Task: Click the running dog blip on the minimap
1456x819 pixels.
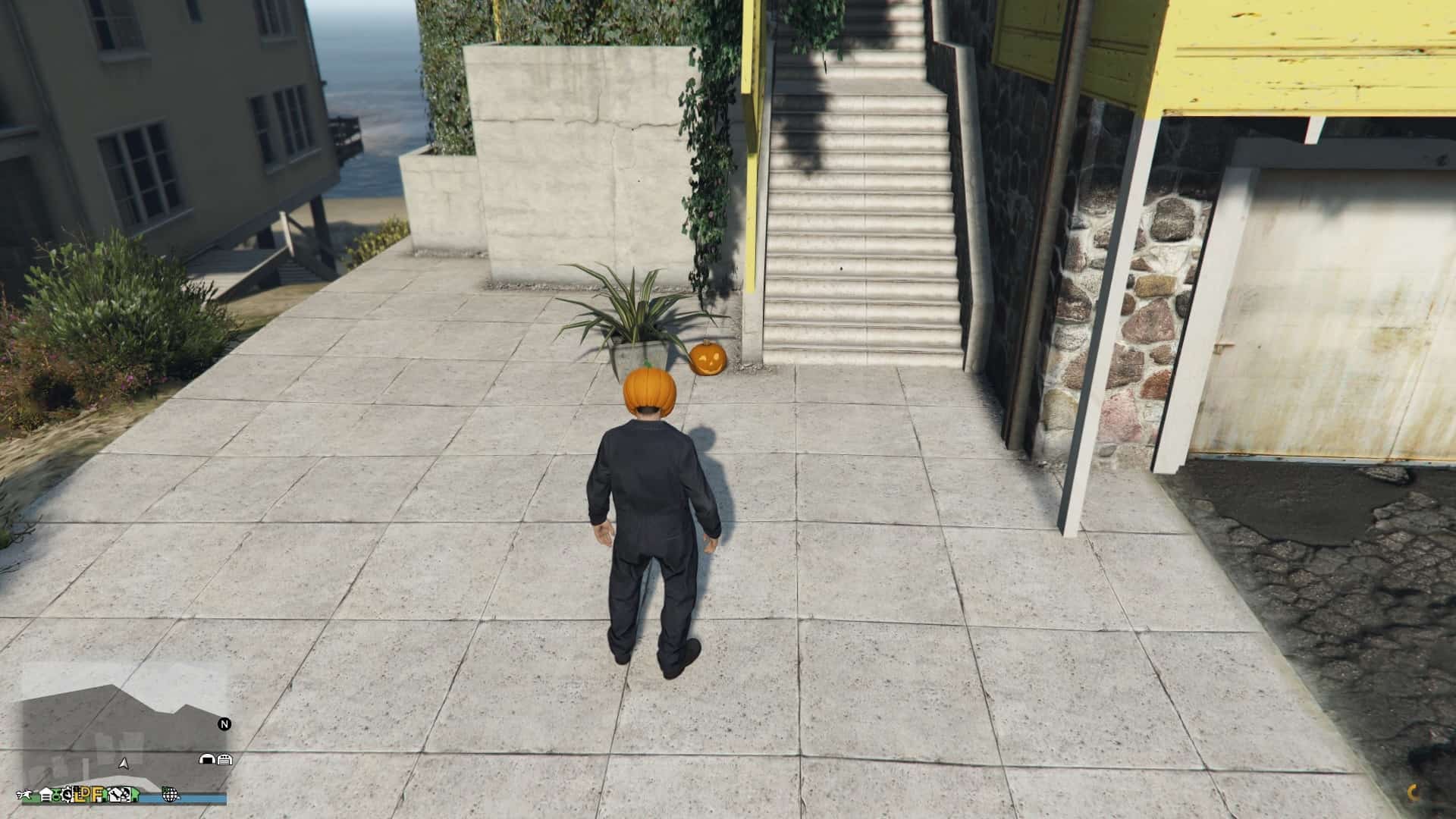Action: coord(24,795)
